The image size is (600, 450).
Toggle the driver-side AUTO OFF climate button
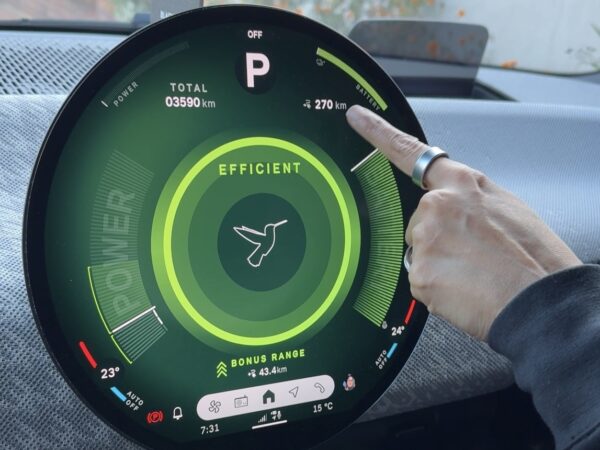click(x=130, y=399)
